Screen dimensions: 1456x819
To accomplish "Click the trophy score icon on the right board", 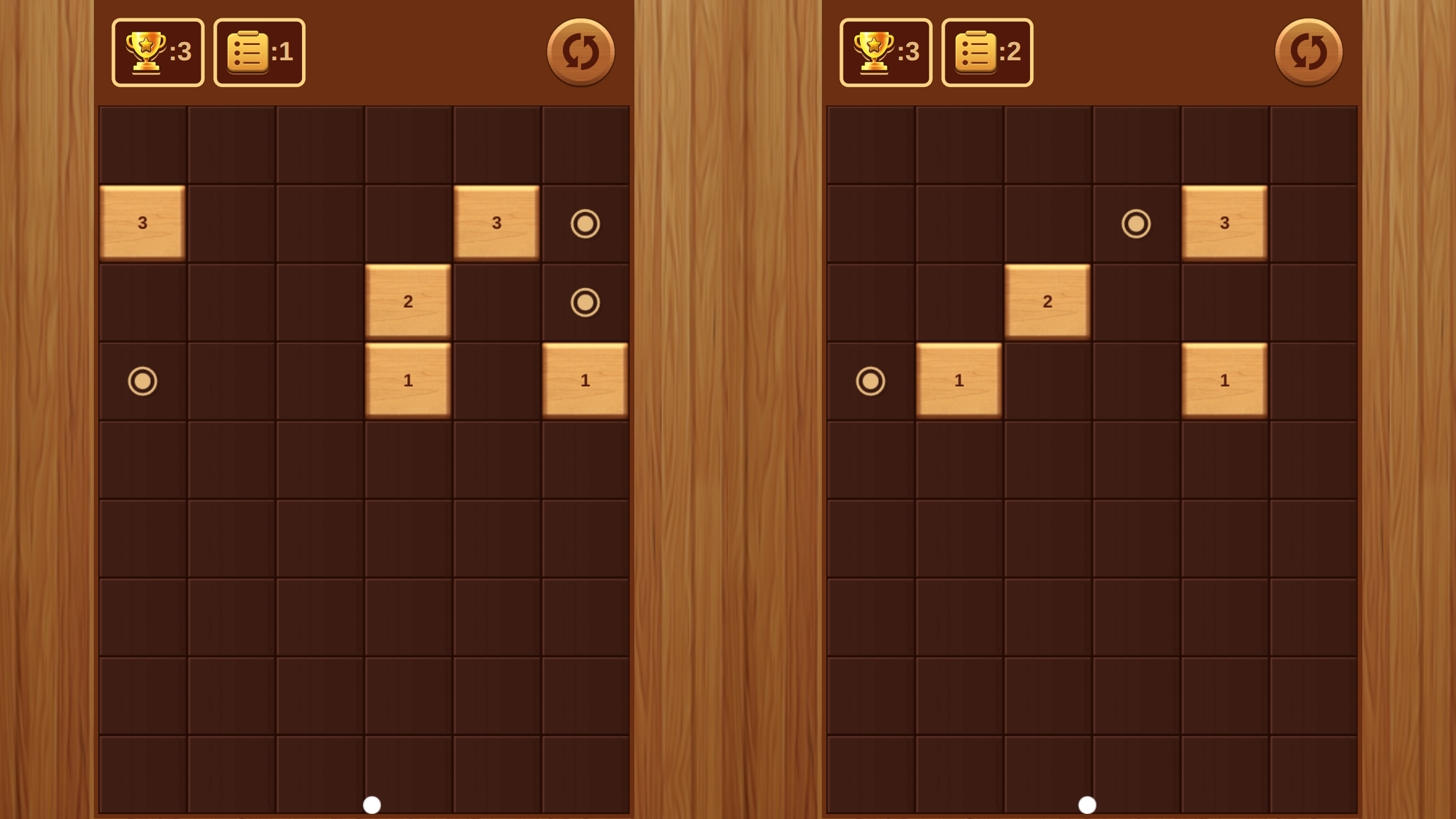I will [886, 51].
